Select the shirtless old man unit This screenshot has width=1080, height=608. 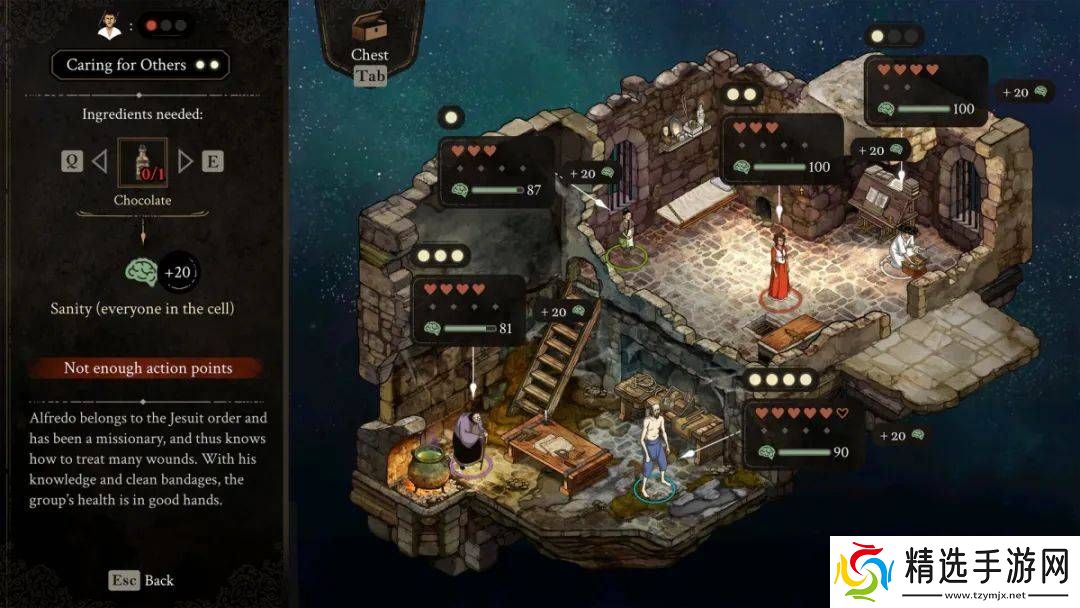pyautogui.click(x=653, y=445)
